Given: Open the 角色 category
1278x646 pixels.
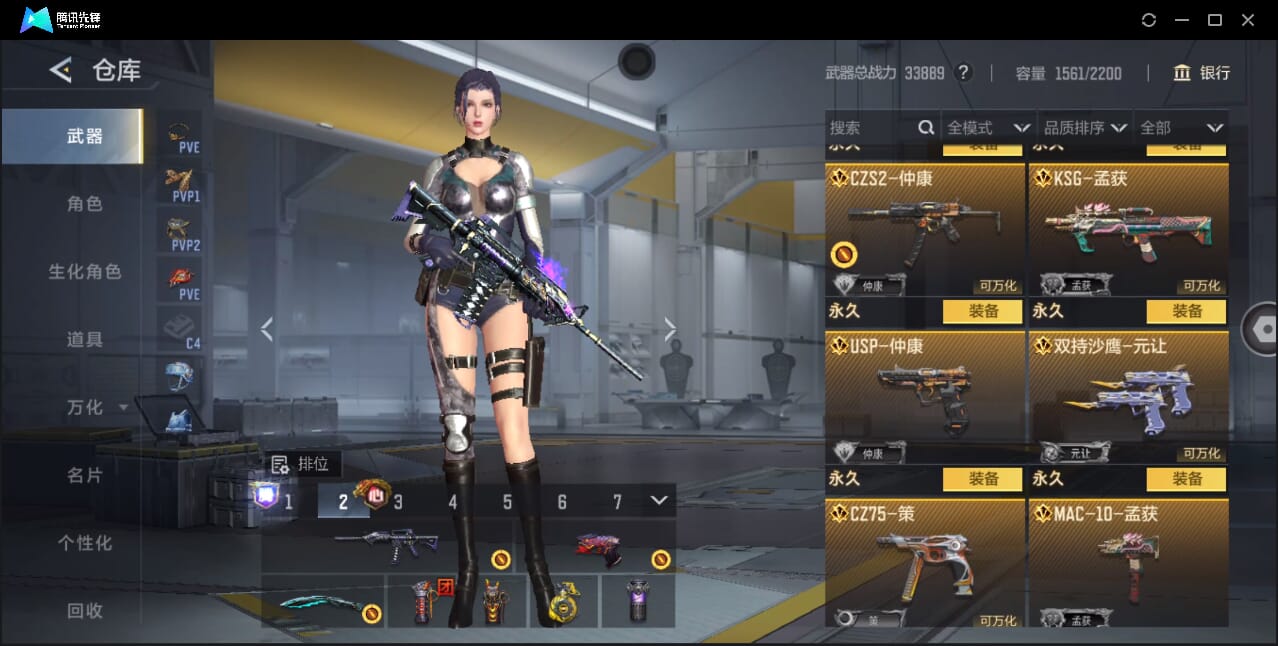Looking at the screenshot, I should click(x=84, y=204).
